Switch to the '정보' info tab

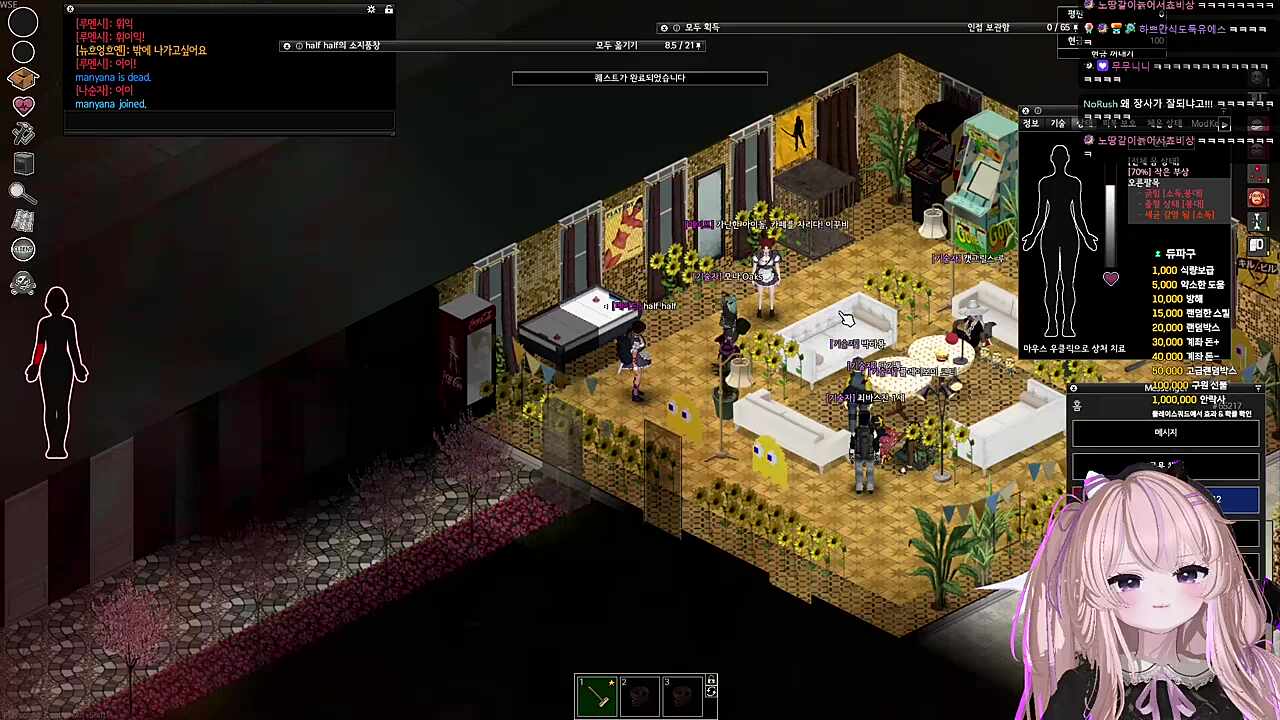click(x=1031, y=124)
